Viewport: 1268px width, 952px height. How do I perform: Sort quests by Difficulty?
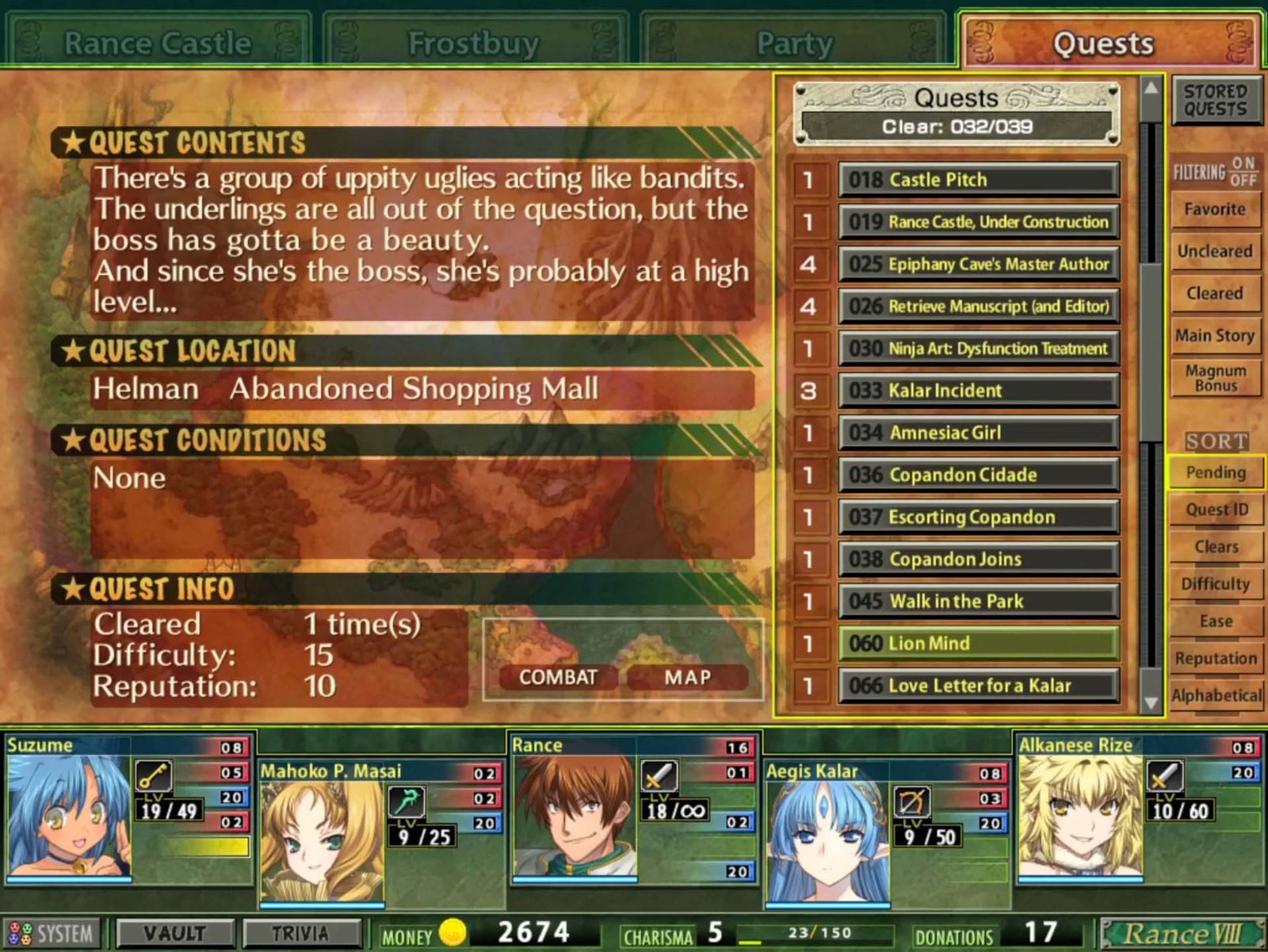[x=1216, y=584]
